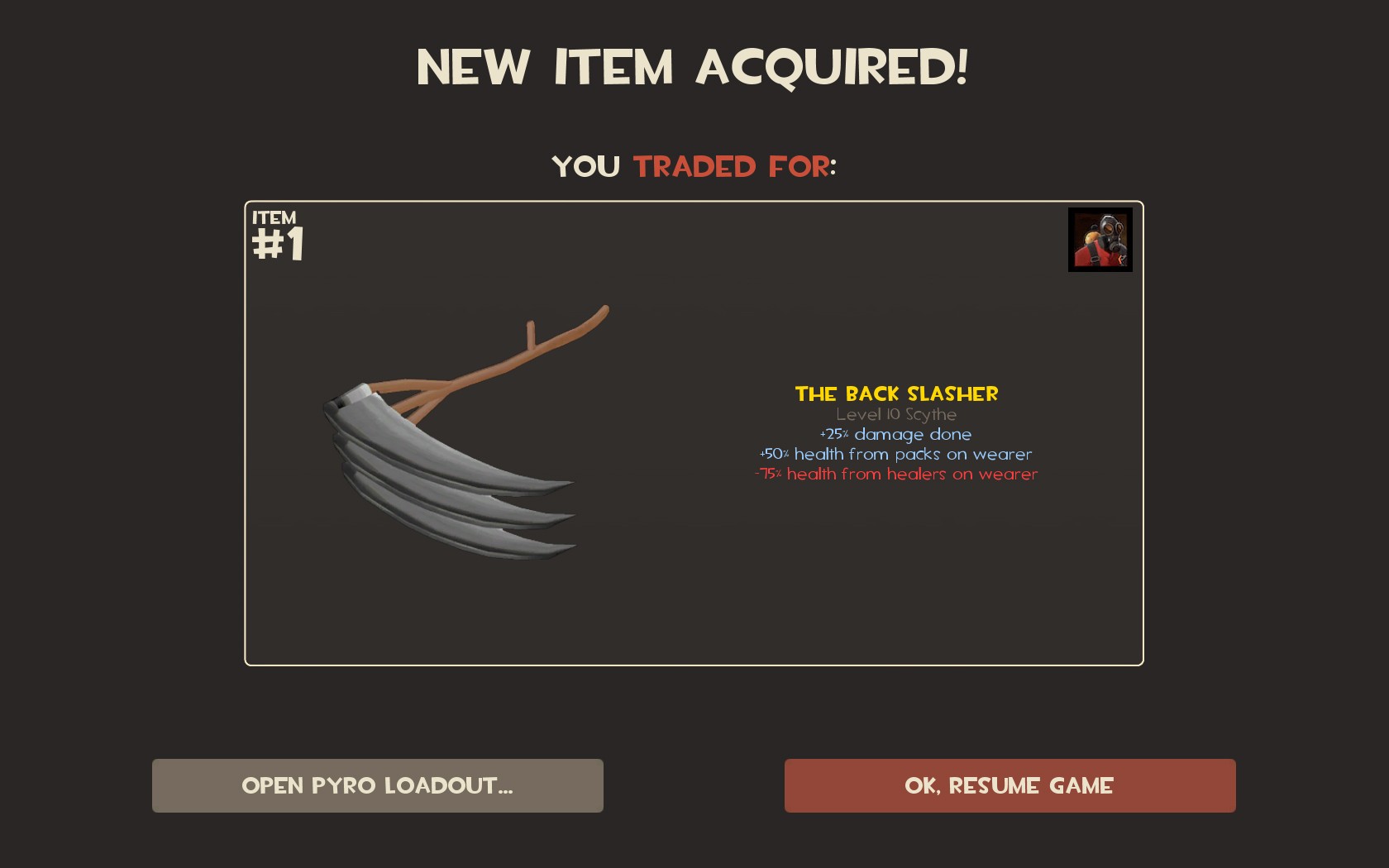Viewport: 1389px width, 868px height.
Task: Open Pyro loadout screen
Action: pos(377,785)
